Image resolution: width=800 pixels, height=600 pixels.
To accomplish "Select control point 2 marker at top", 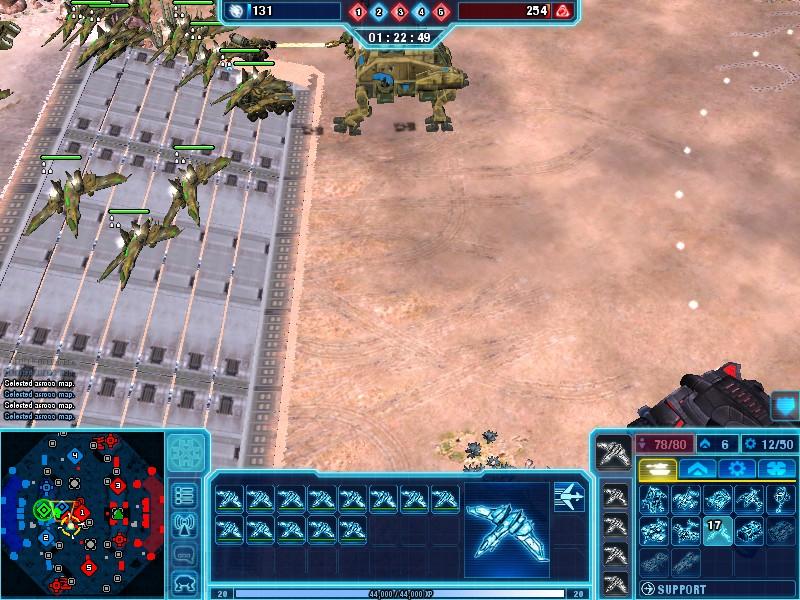I will tap(379, 12).
